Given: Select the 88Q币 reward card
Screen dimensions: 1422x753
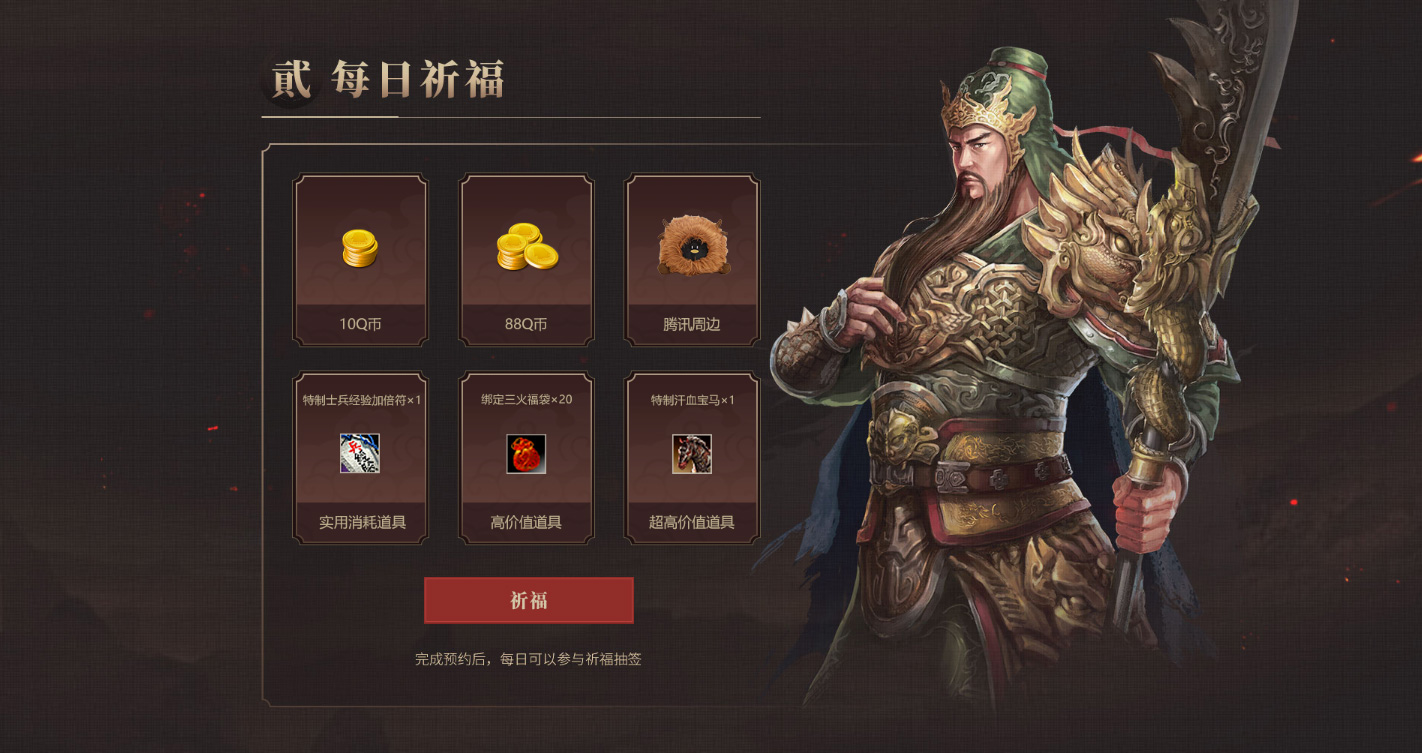Looking at the screenshot, I should (527, 260).
